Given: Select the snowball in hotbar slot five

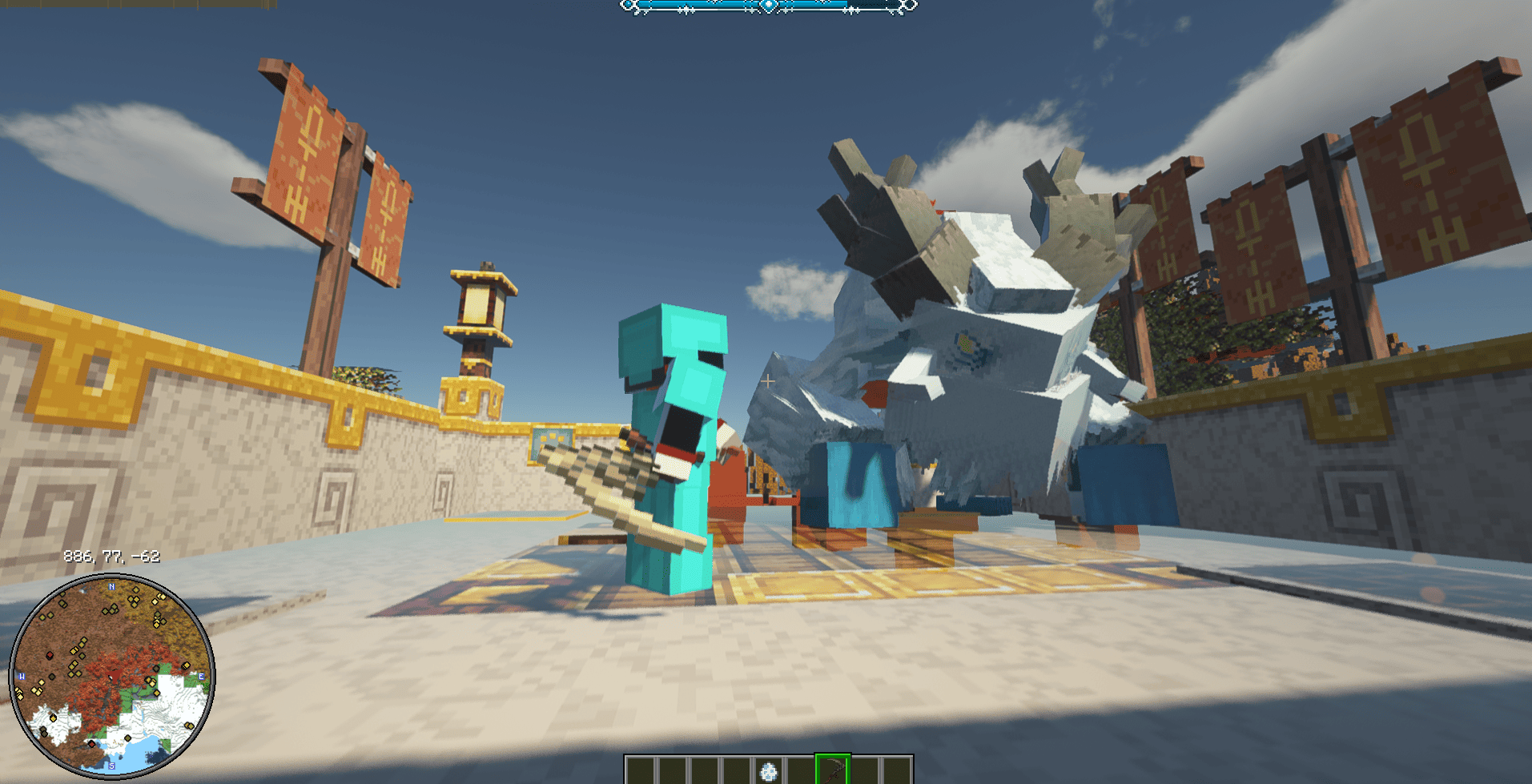Looking at the screenshot, I should (x=769, y=770).
